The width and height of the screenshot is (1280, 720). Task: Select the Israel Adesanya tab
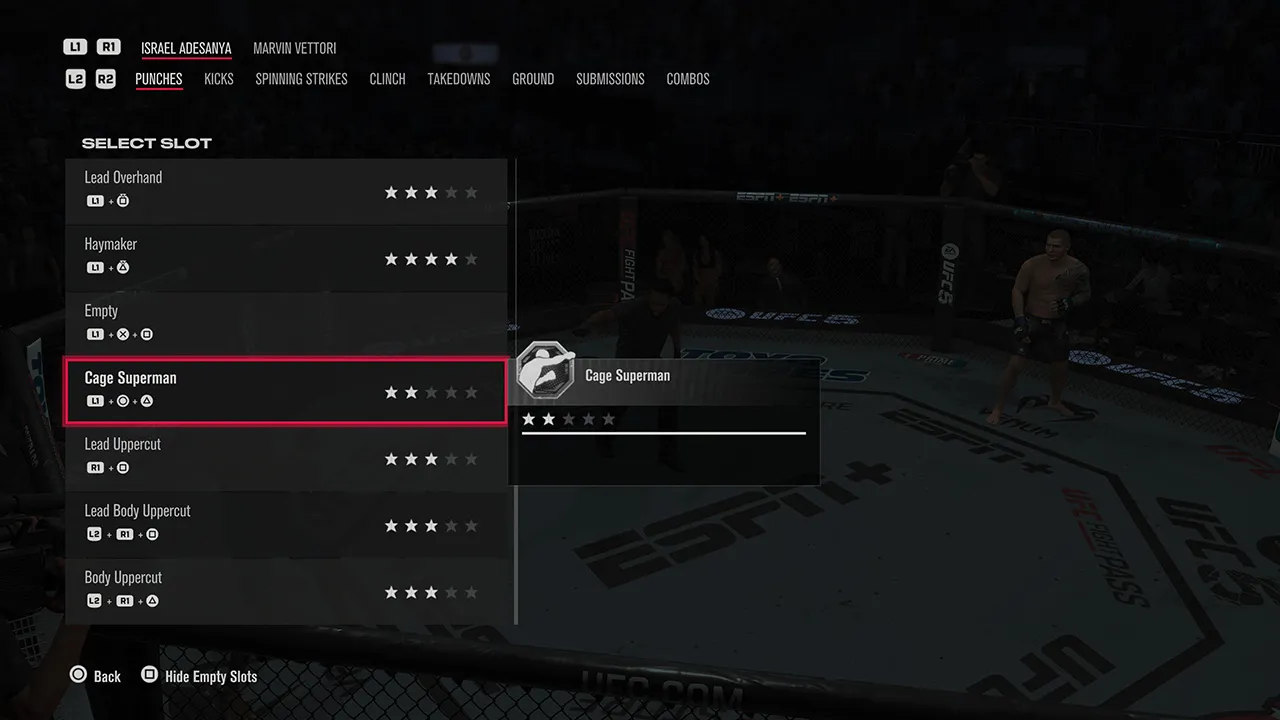[186, 47]
